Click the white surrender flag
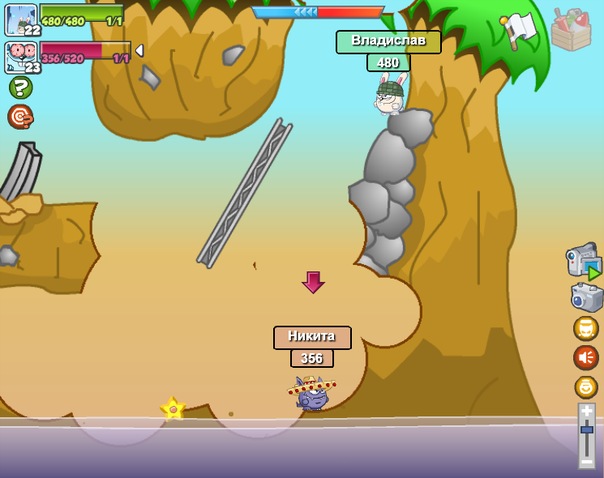Viewport: 604px width, 478px height. click(x=519, y=30)
